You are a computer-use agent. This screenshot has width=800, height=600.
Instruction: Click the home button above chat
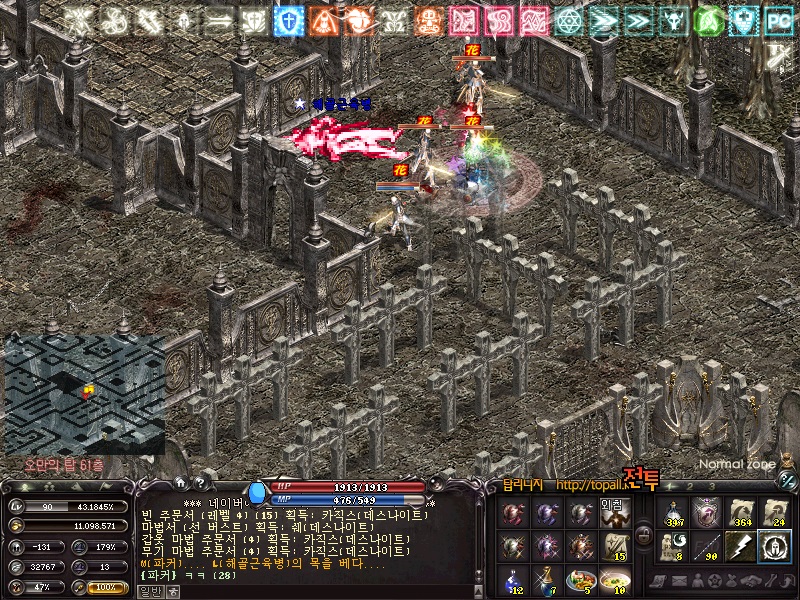point(180,484)
